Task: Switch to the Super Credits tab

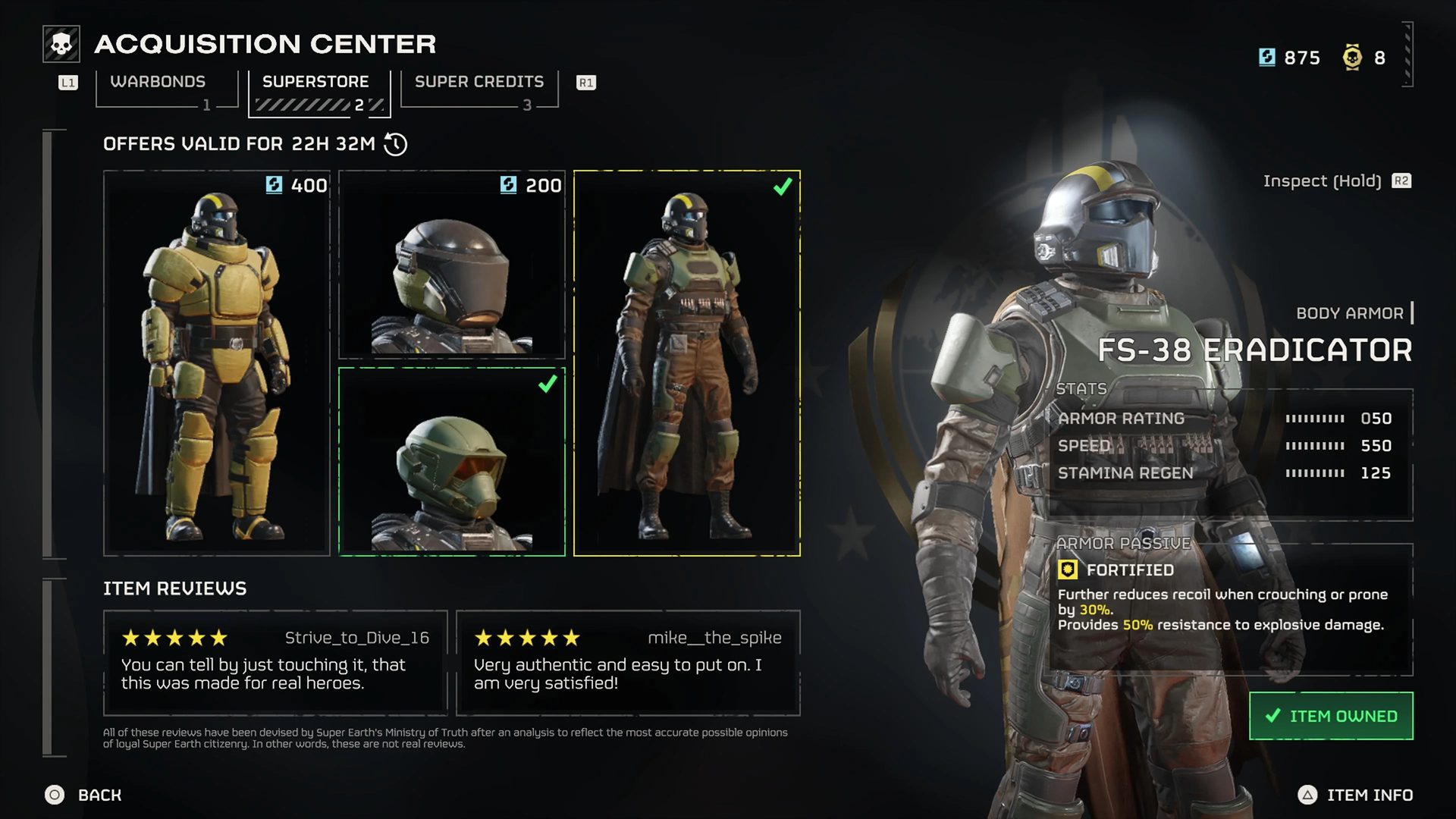Action: (478, 81)
